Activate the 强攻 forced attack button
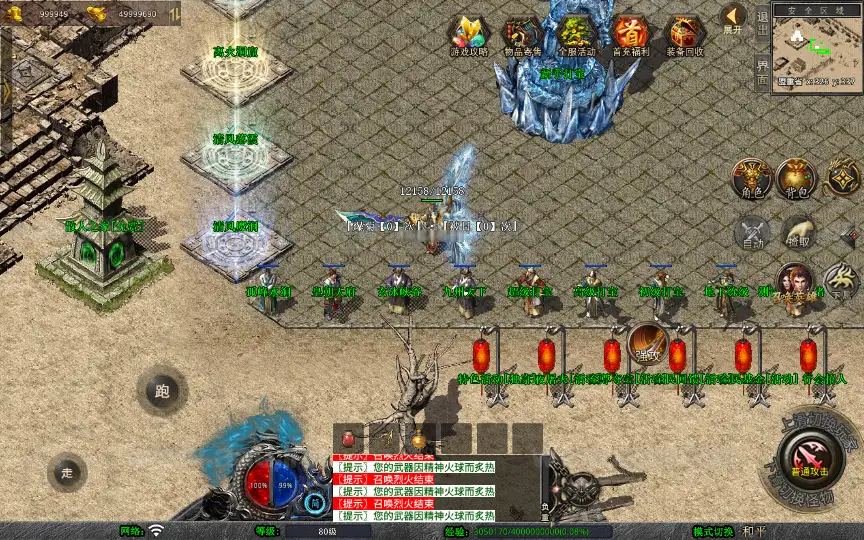The width and height of the screenshot is (864, 540). click(x=647, y=343)
